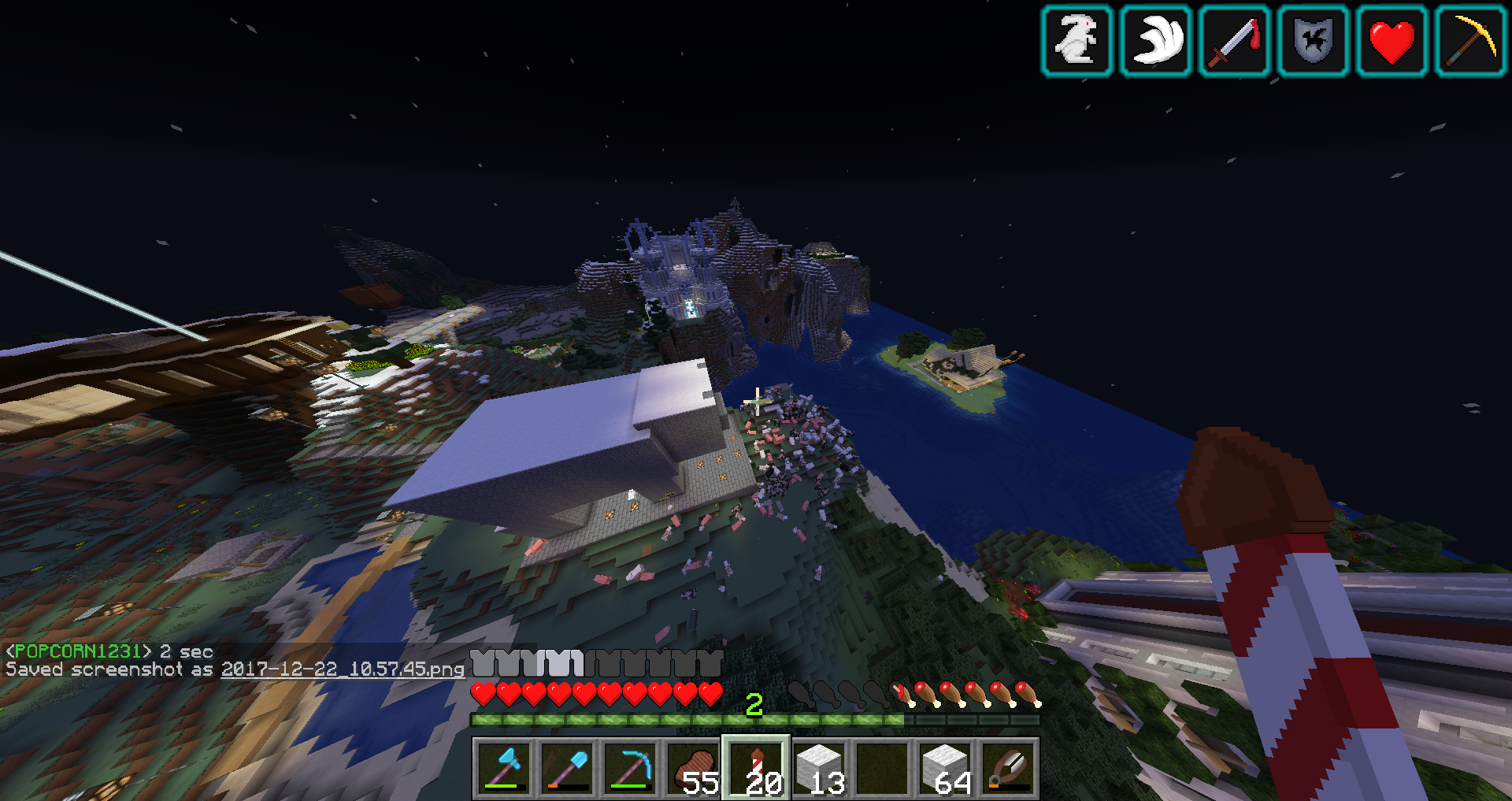This screenshot has height=801, width=1512.
Task: Click the red heart effect icon
Action: pos(1392,41)
